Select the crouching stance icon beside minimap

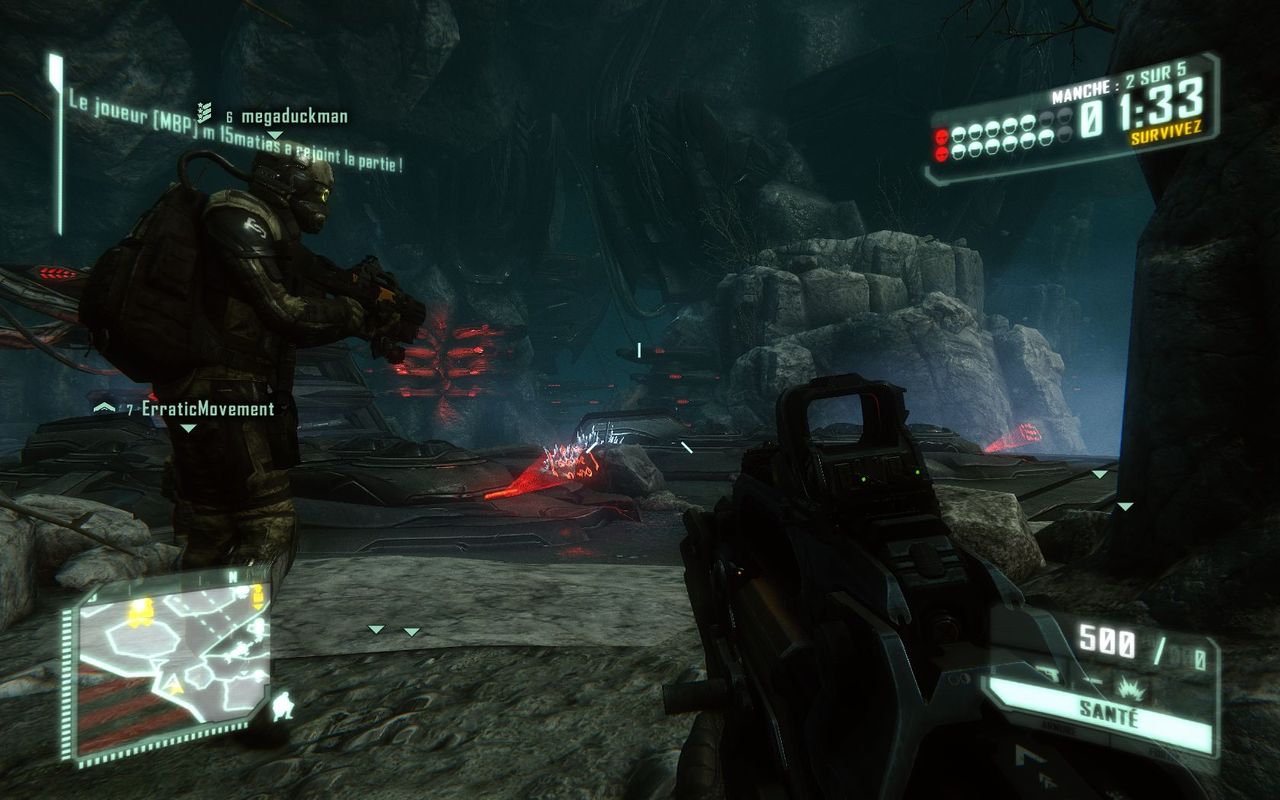point(284,708)
